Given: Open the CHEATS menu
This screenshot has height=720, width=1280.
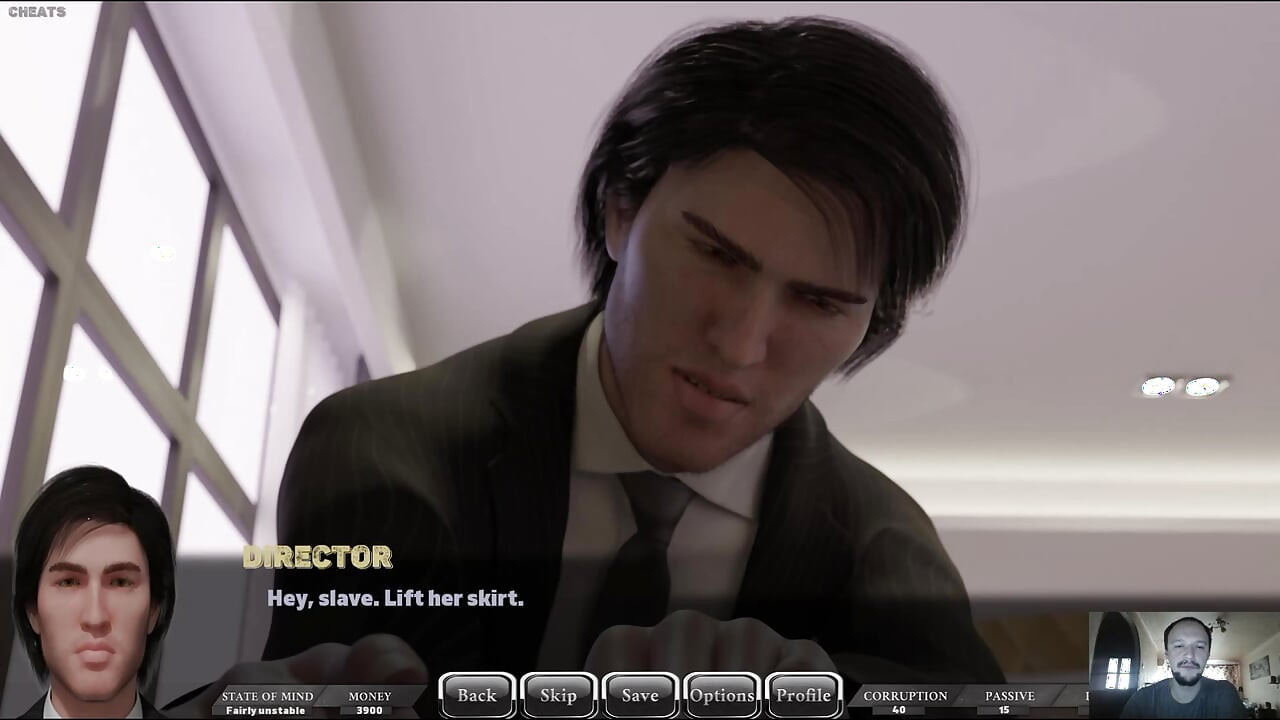Looking at the screenshot, I should 37,12.
